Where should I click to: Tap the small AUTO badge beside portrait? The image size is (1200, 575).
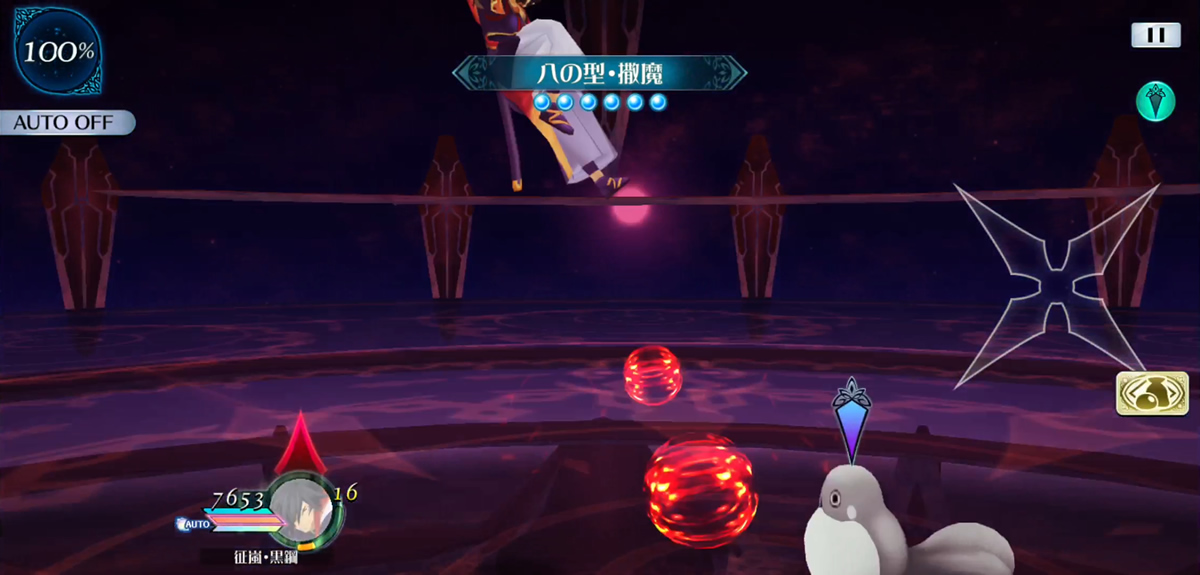[x=194, y=523]
